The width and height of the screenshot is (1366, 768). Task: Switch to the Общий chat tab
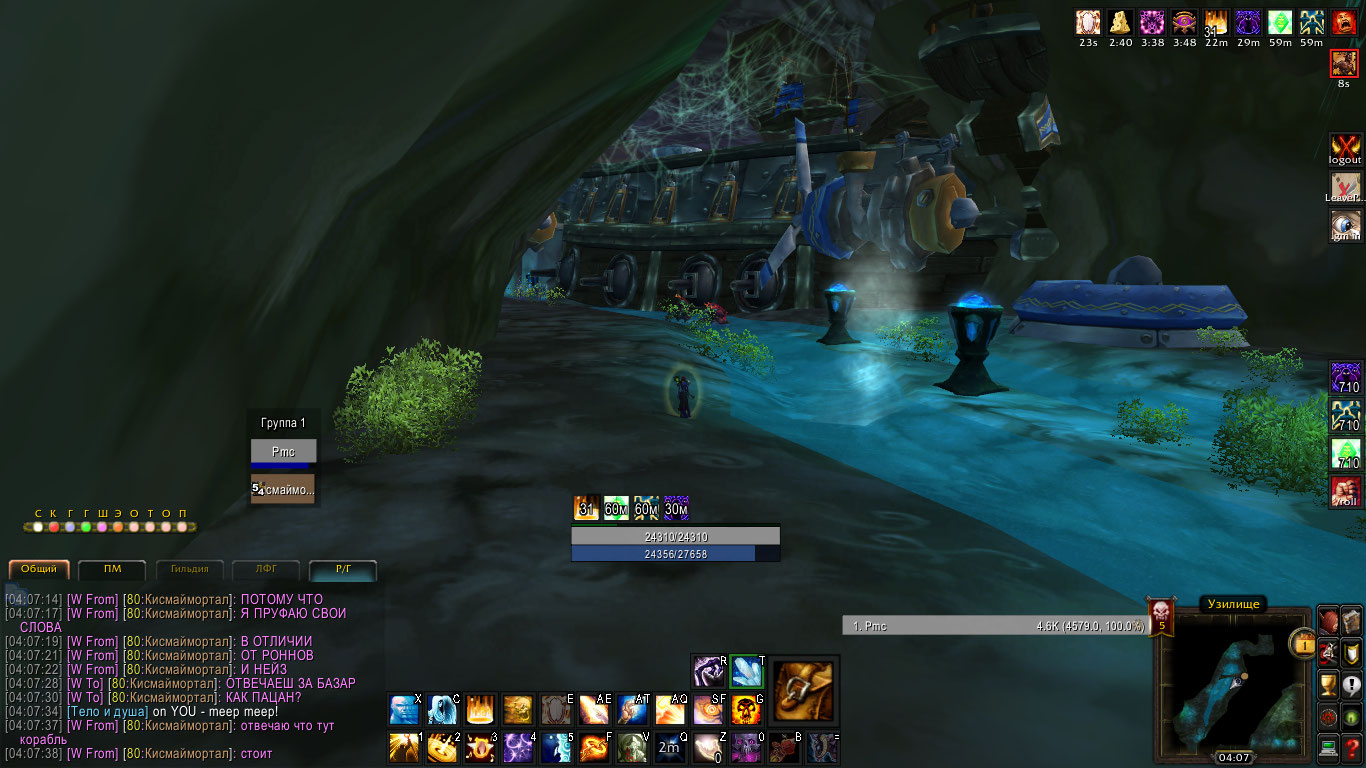(x=40, y=570)
